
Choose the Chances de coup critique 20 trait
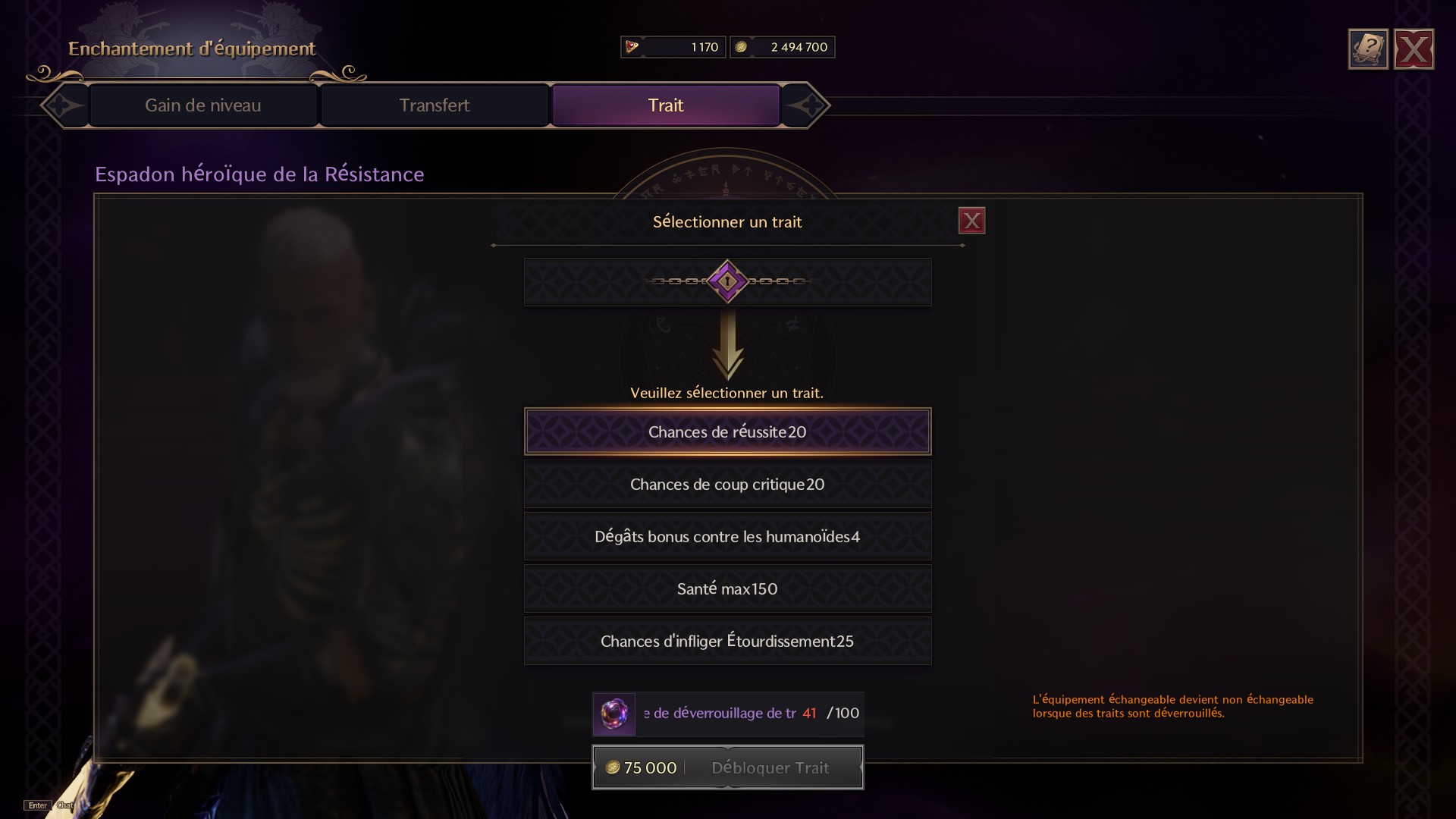(726, 484)
